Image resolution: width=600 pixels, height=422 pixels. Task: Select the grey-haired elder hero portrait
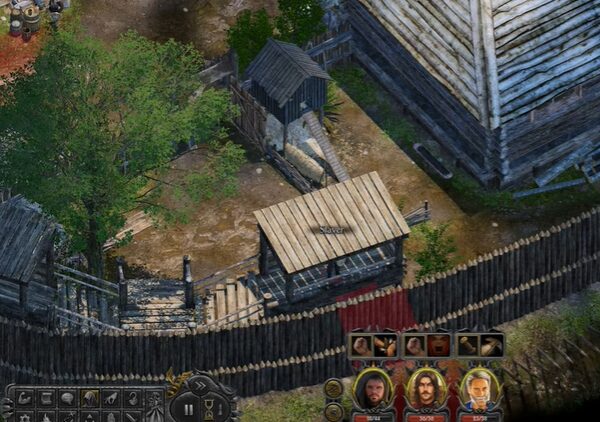[481, 390]
